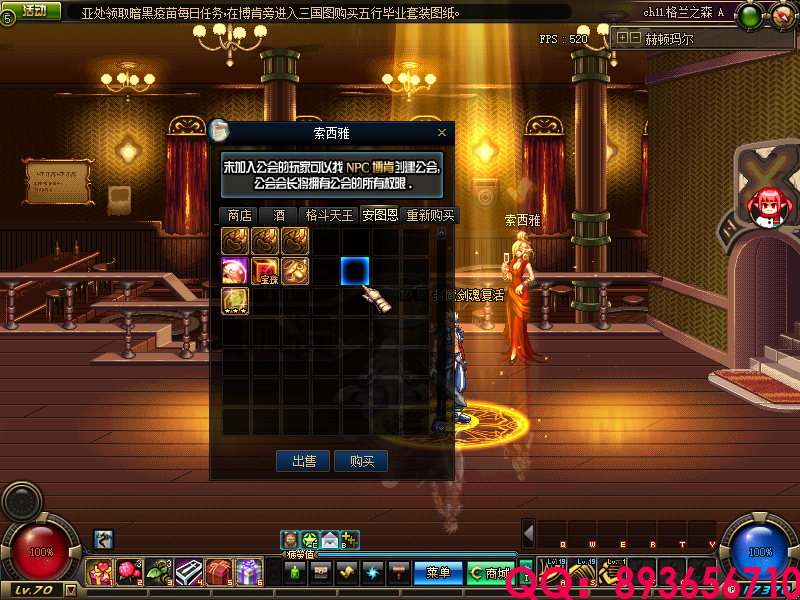This screenshot has width=800, height=600.
Task: Pick the three-star gold card item
Action: [236, 301]
